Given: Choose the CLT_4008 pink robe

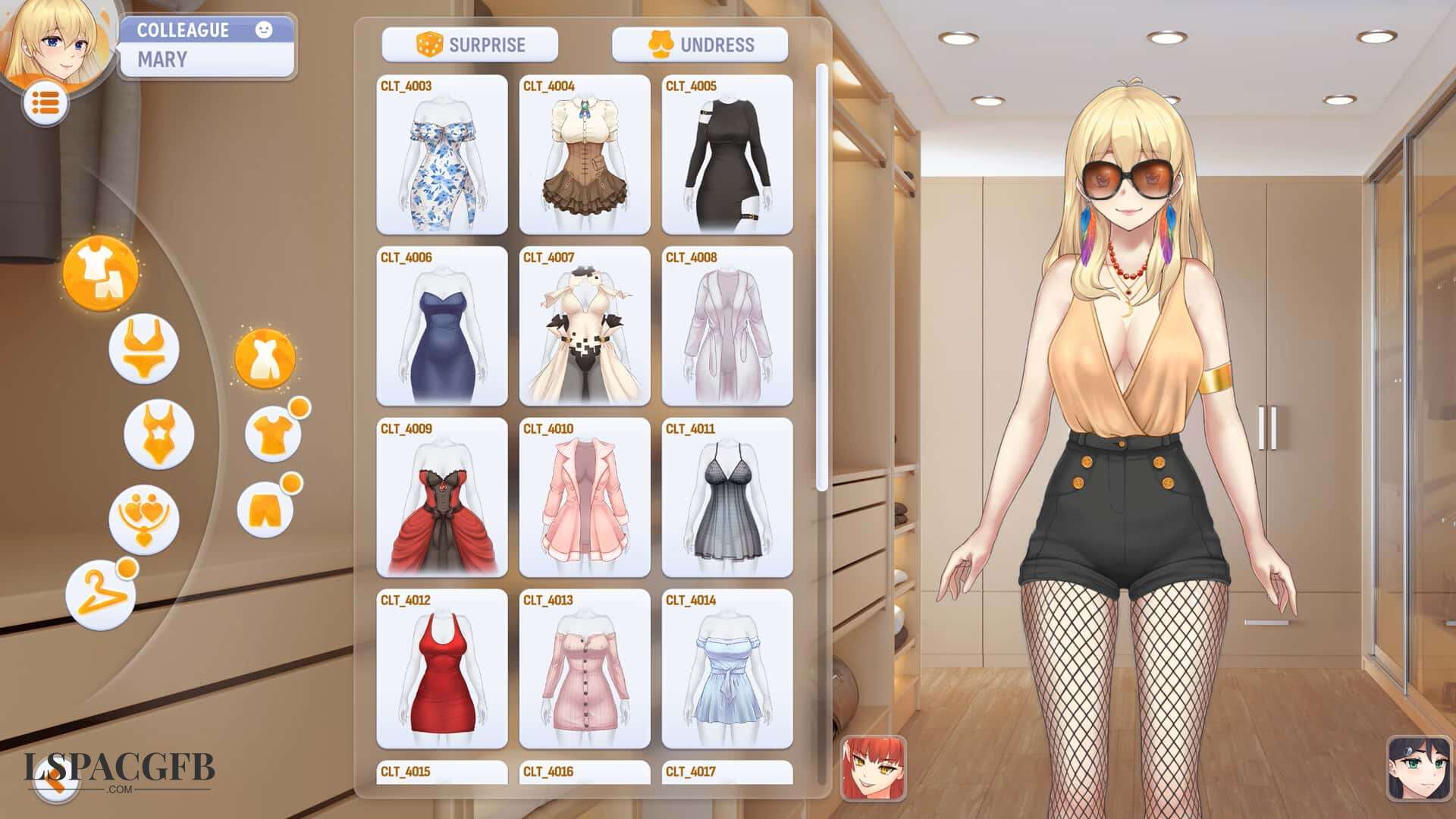Looking at the screenshot, I should pos(724,334).
